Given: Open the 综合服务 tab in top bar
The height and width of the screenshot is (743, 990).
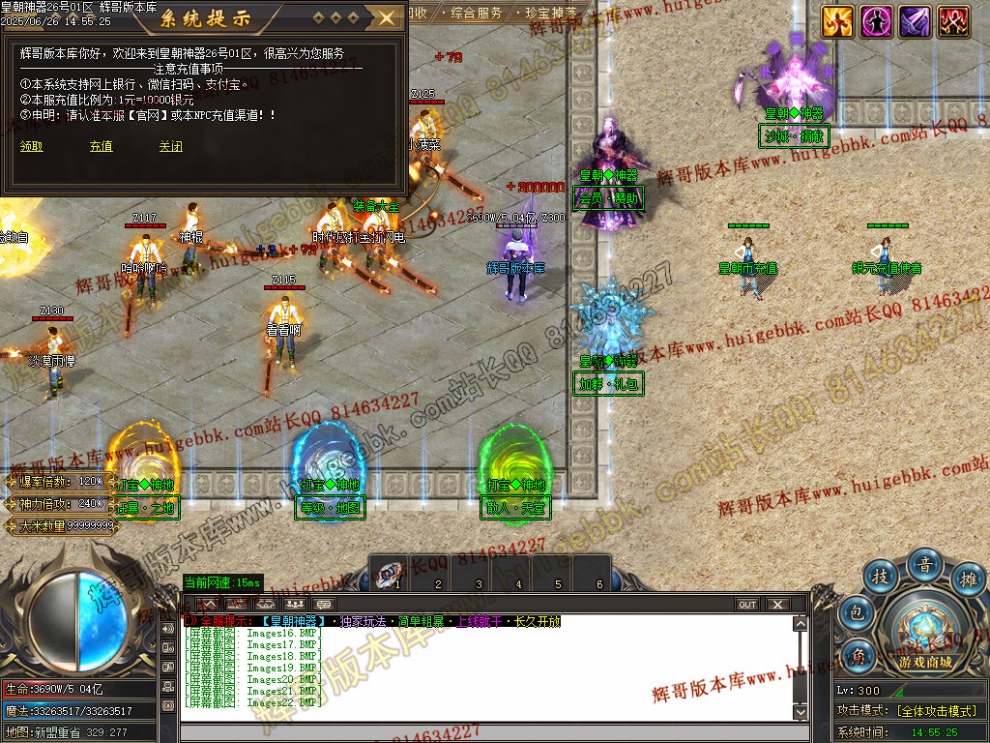Looking at the screenshot, I should point(477,13).
